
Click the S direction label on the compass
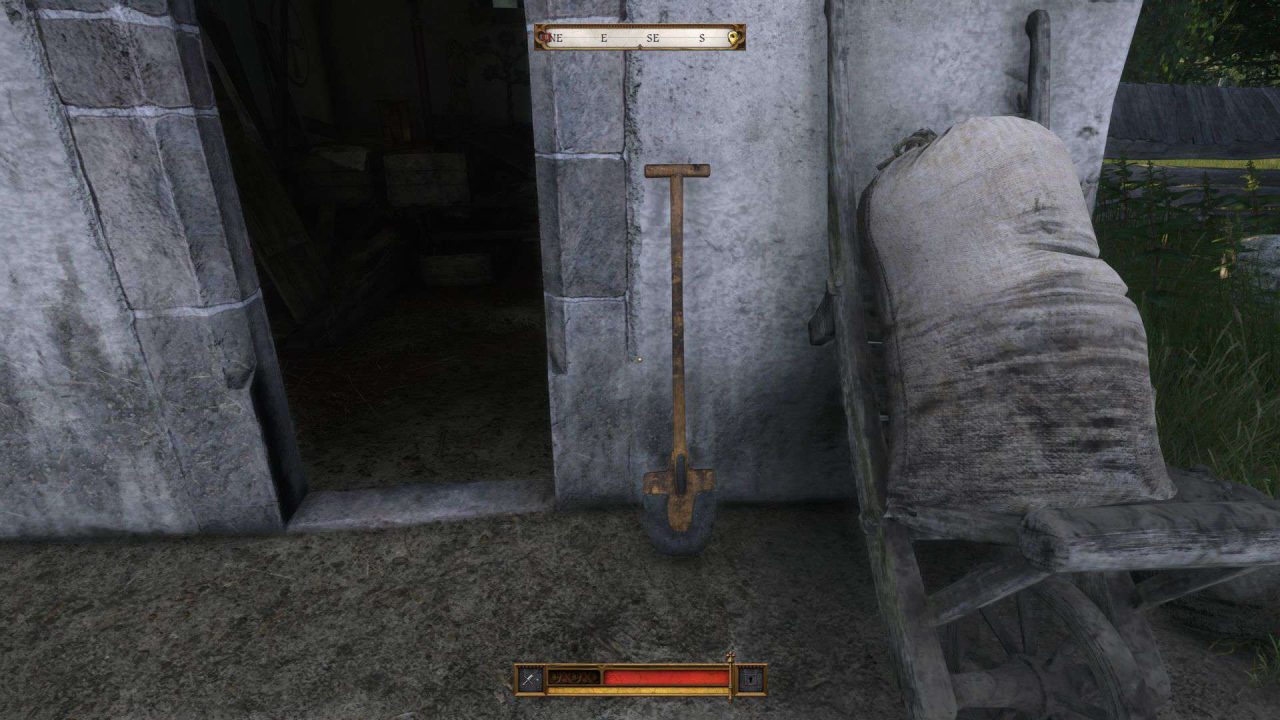click(x=702, y=36)
